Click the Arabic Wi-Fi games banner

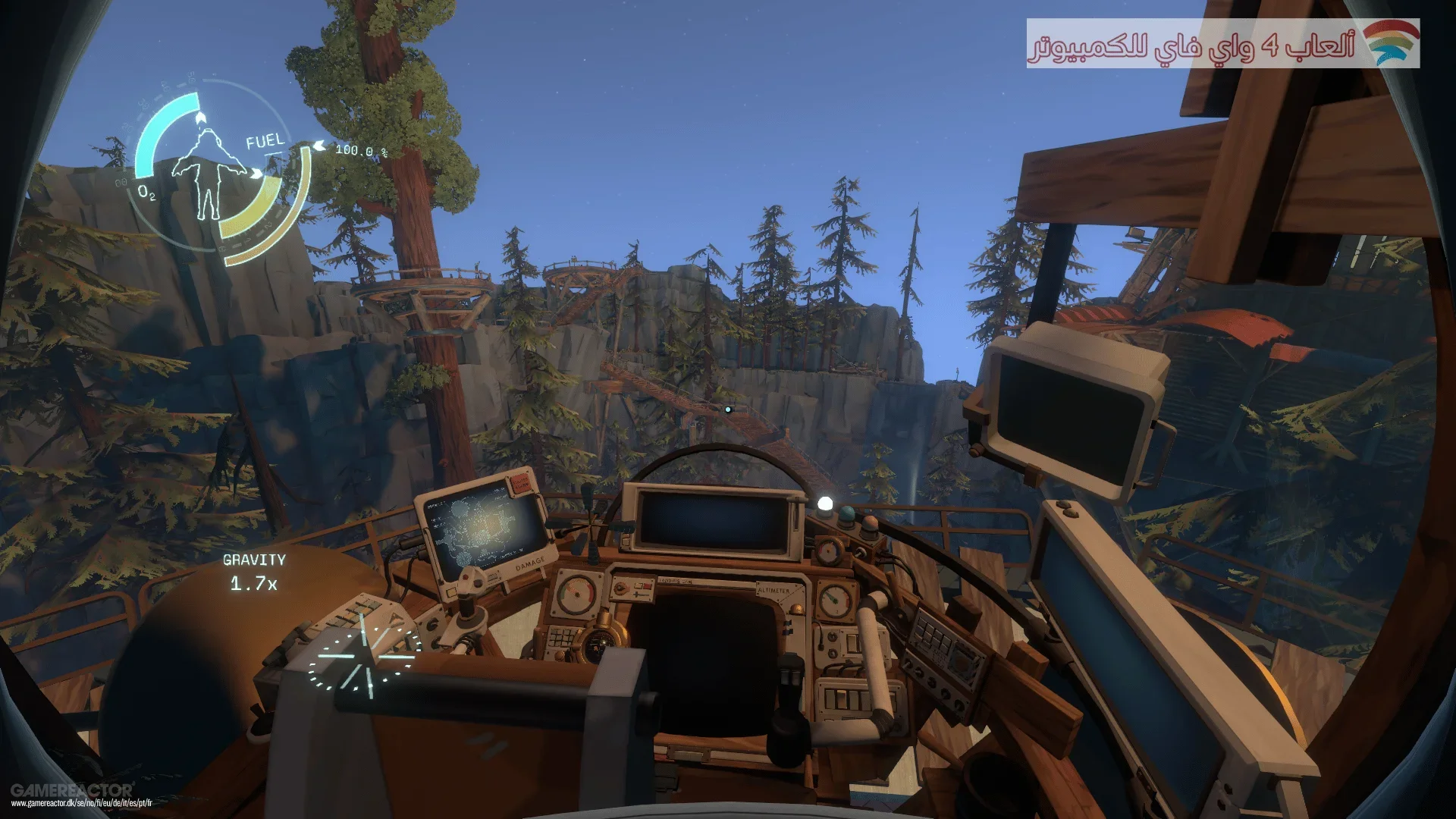click(x=1222, y=44)
